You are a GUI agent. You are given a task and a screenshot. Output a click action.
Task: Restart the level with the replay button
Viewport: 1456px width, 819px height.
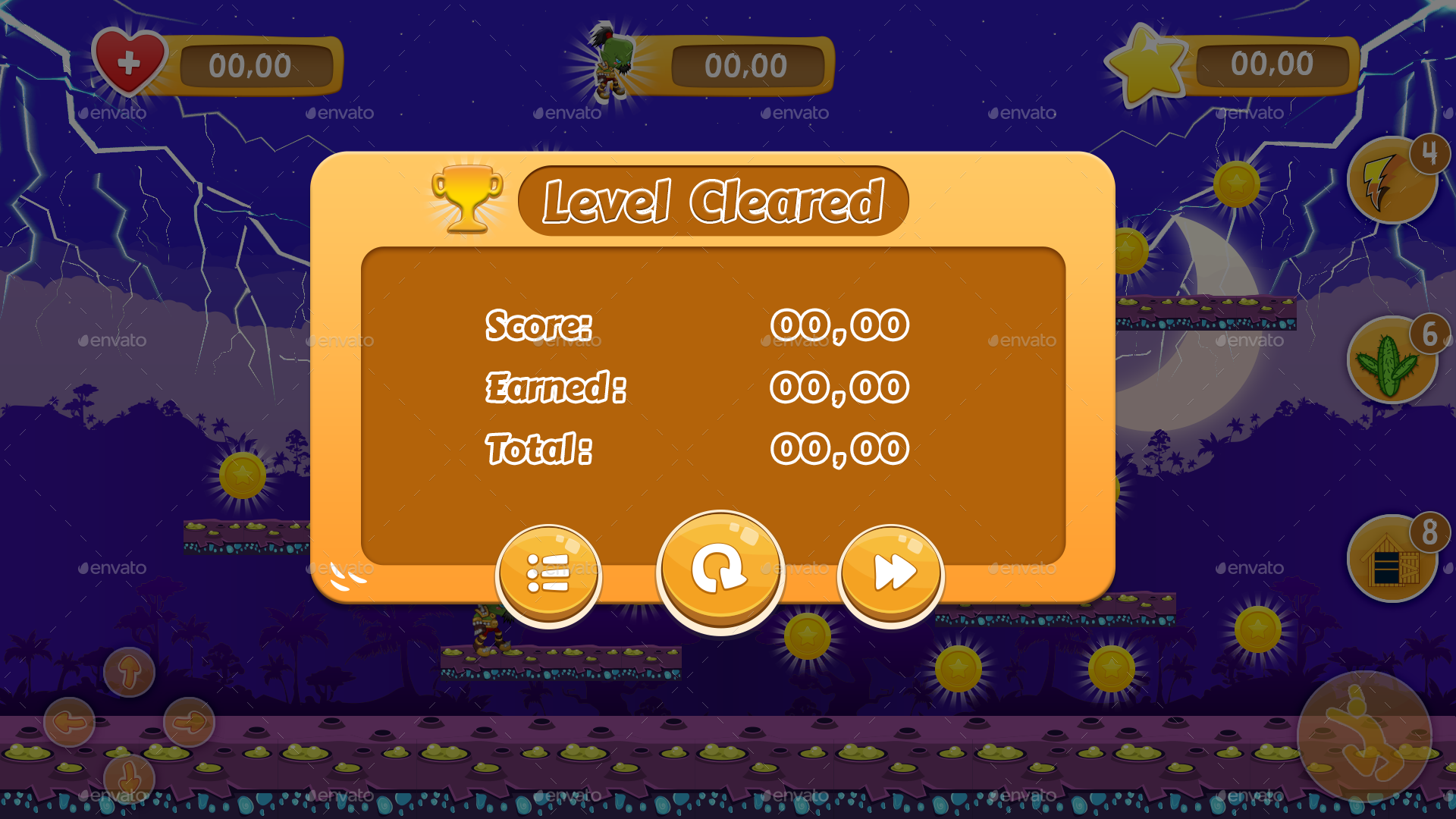(x=720, y=573)
